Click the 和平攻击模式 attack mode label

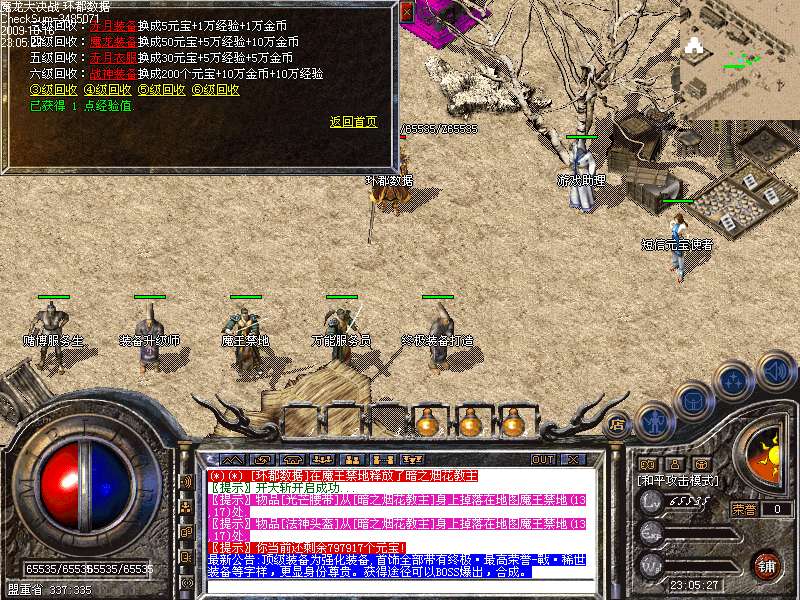pos(678,481)
